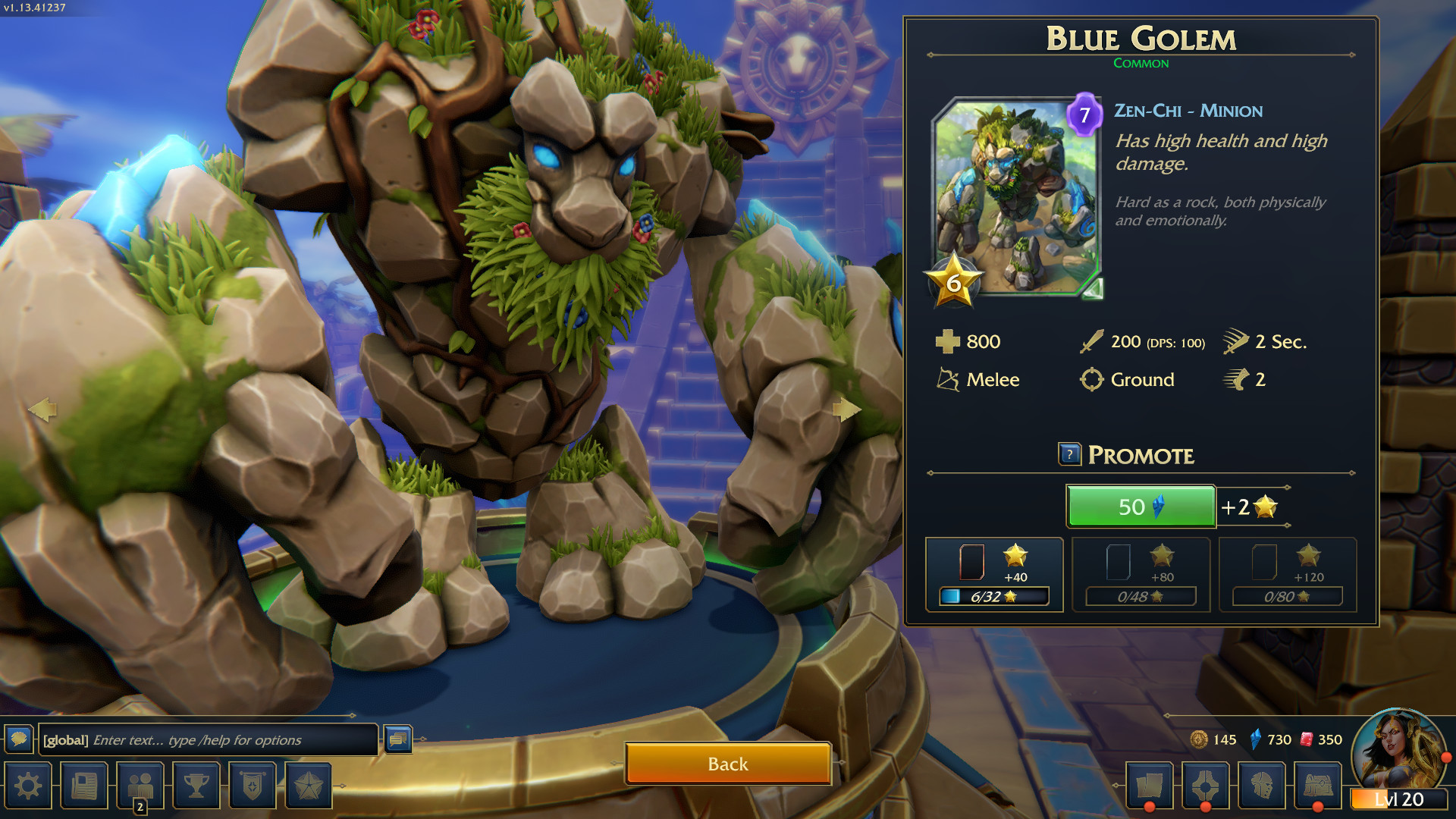The height and width of the screenshot is (819, 1456).
Task: Promote Blue Golem for 50 crystals
Action: [x=1141, y=507]
